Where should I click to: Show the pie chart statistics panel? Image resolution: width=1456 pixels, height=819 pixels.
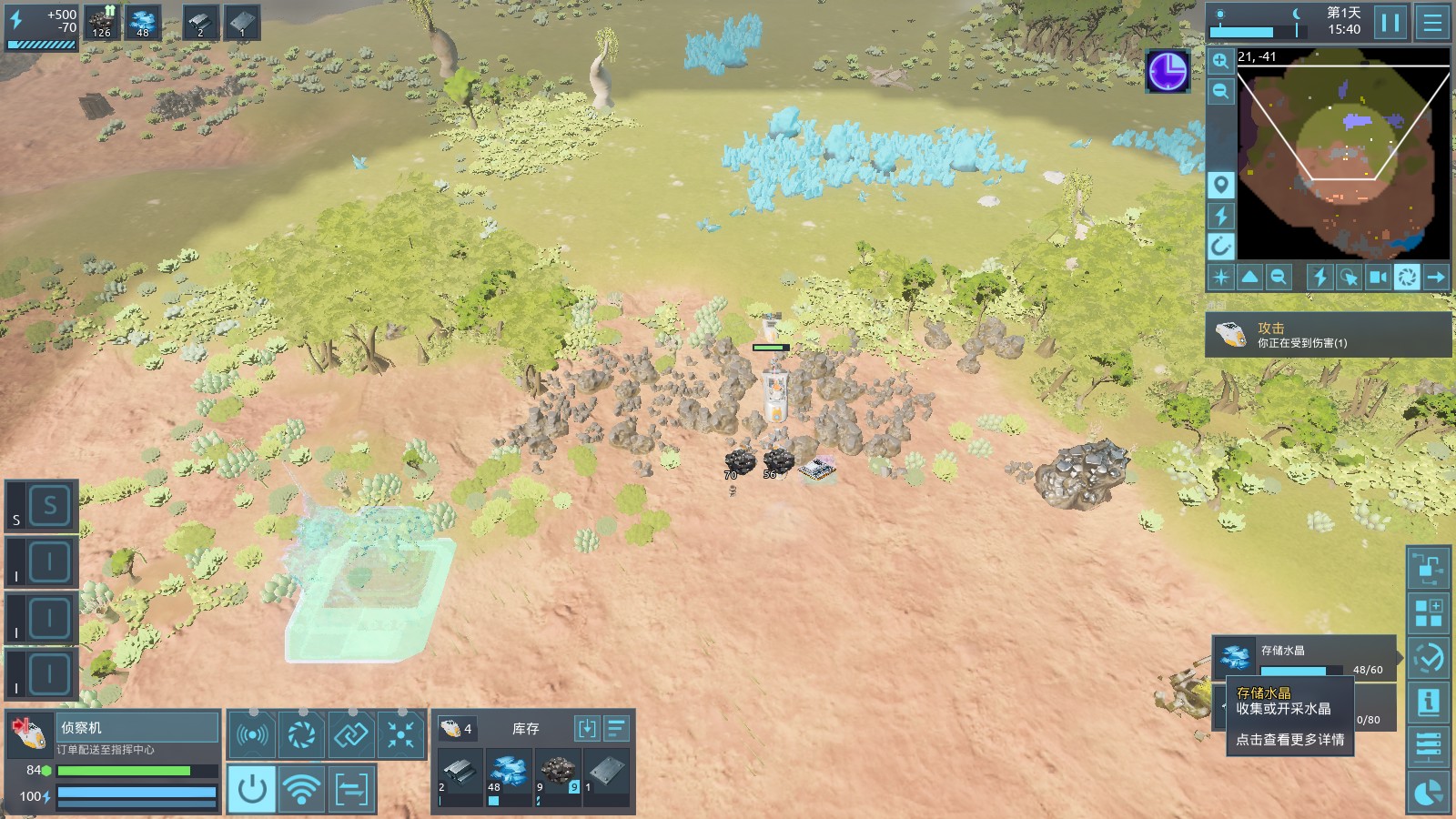coord(1428,792)
